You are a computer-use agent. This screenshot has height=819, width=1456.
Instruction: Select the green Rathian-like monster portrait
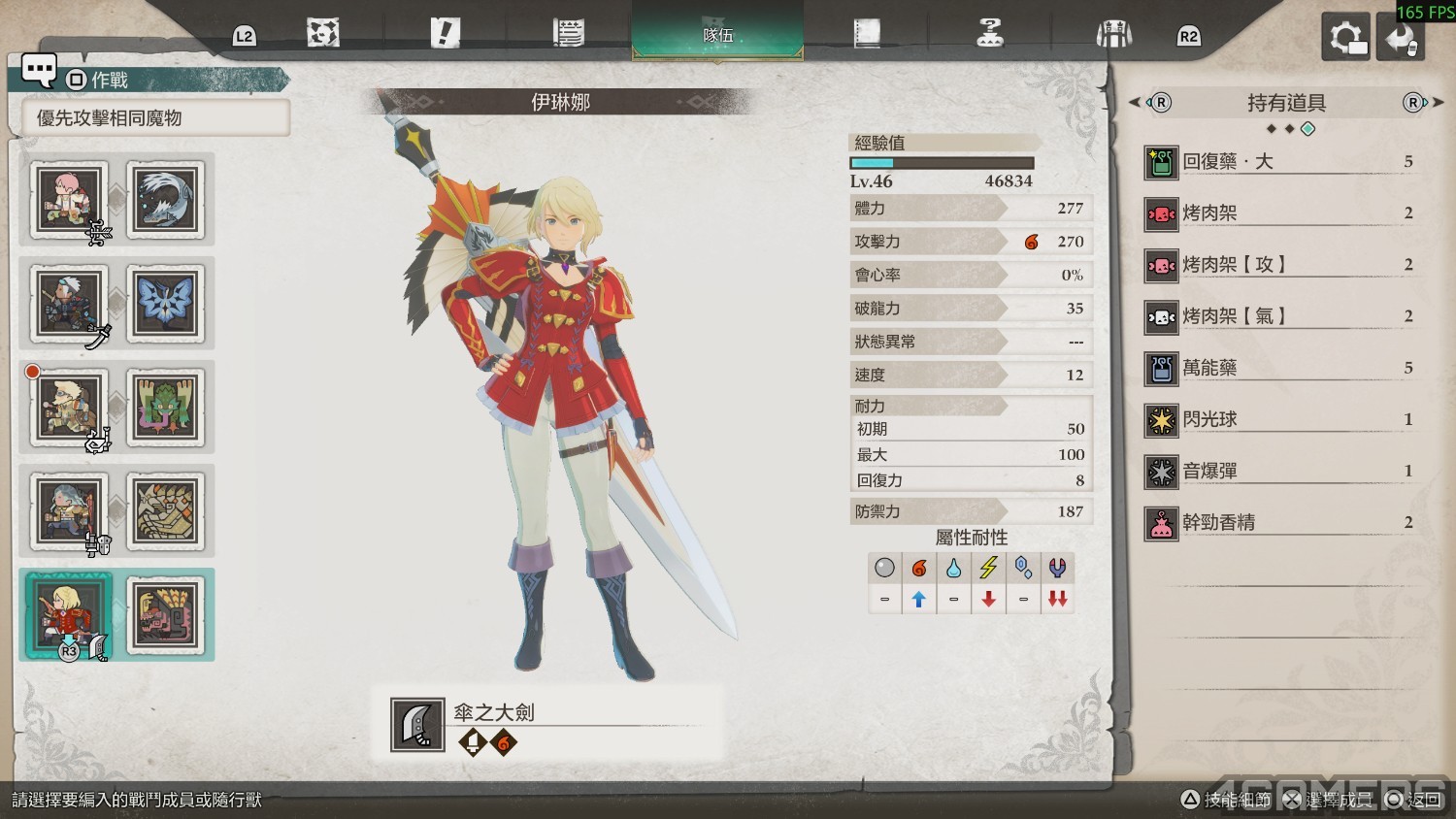(x=165, y=408)
